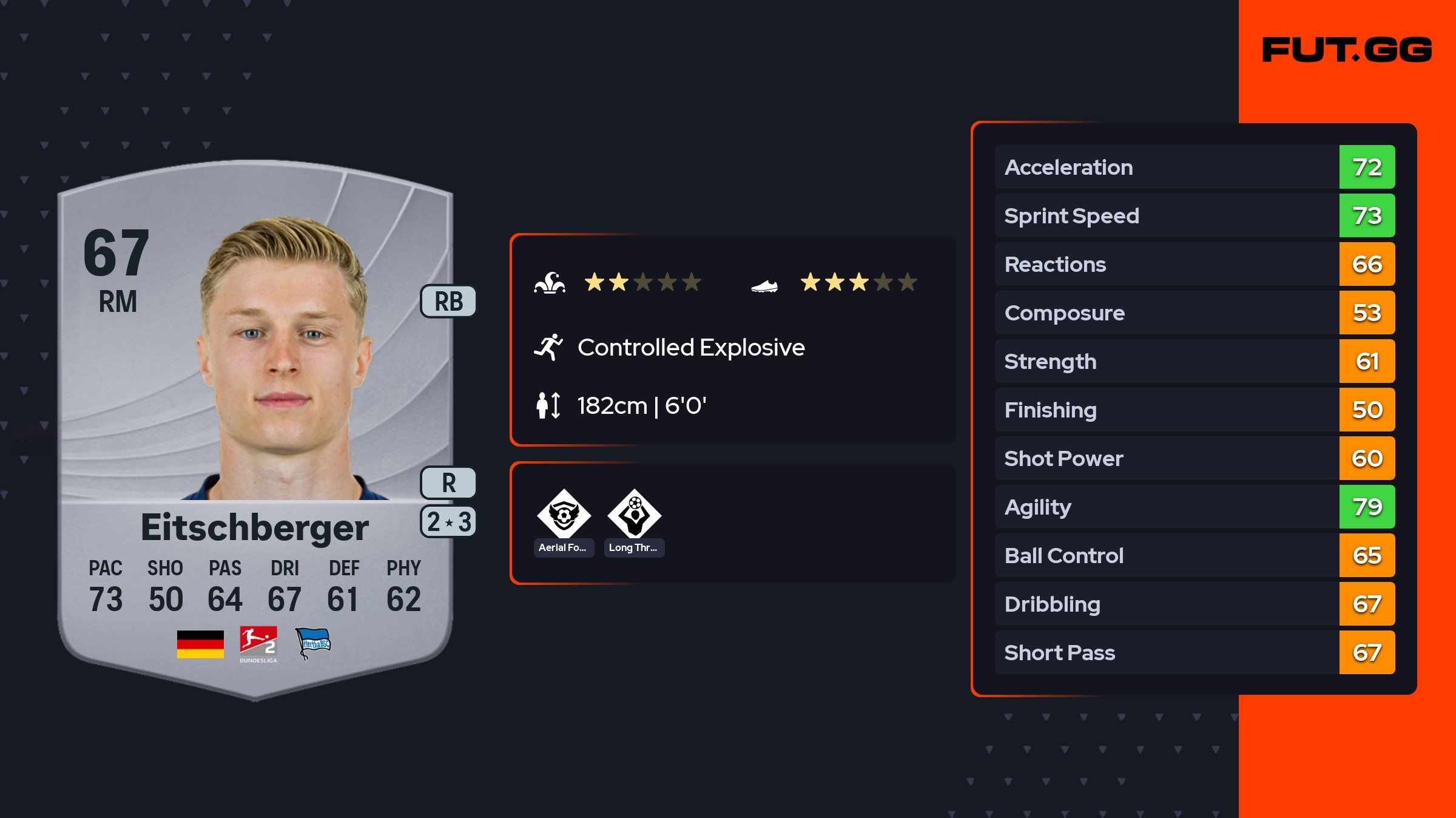Viewport: 1456px width, 818px height.
Task: Open the Aerial Fortress playstyle icon
Action: point(564,515)
